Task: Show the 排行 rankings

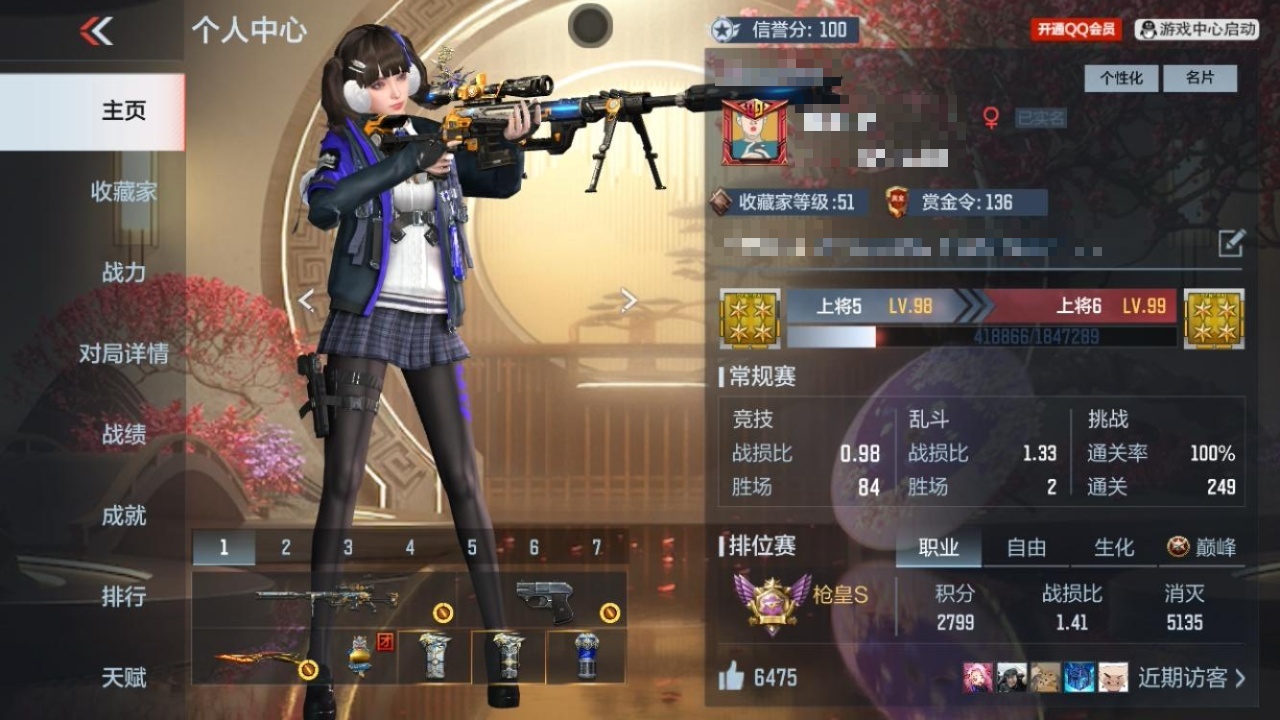Action: tap(123, 597)
